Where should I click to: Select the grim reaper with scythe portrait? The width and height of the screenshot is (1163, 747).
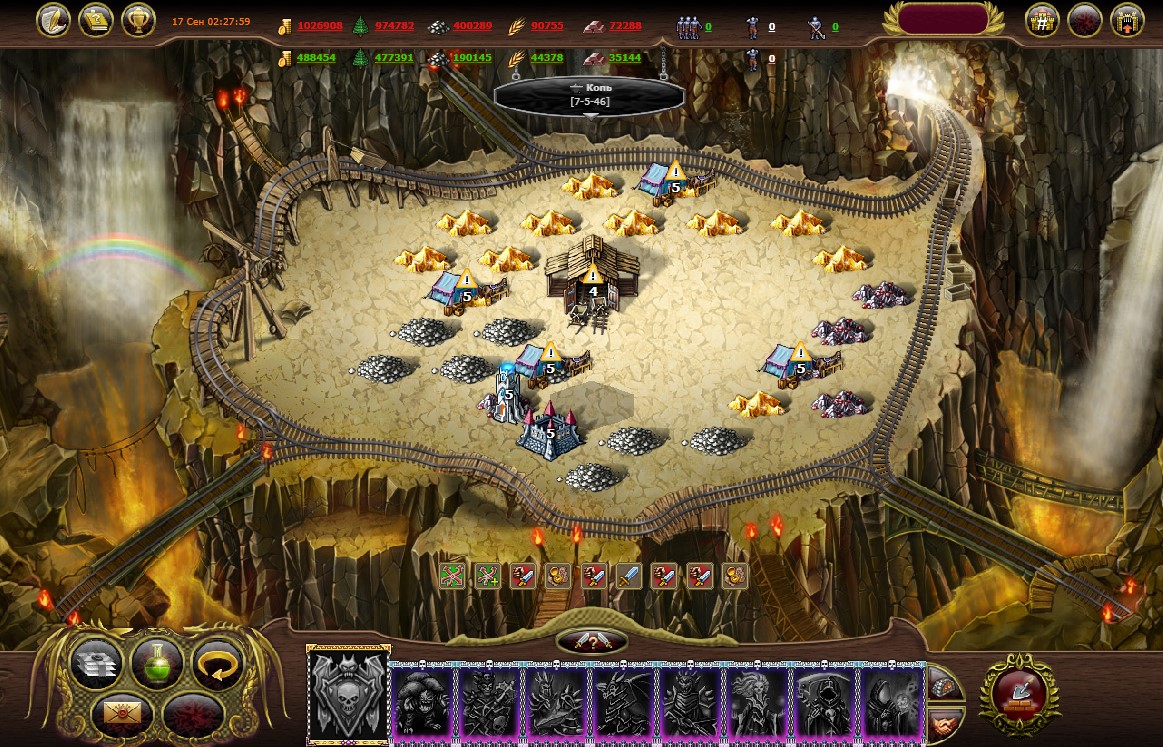(x=825, y=702)
